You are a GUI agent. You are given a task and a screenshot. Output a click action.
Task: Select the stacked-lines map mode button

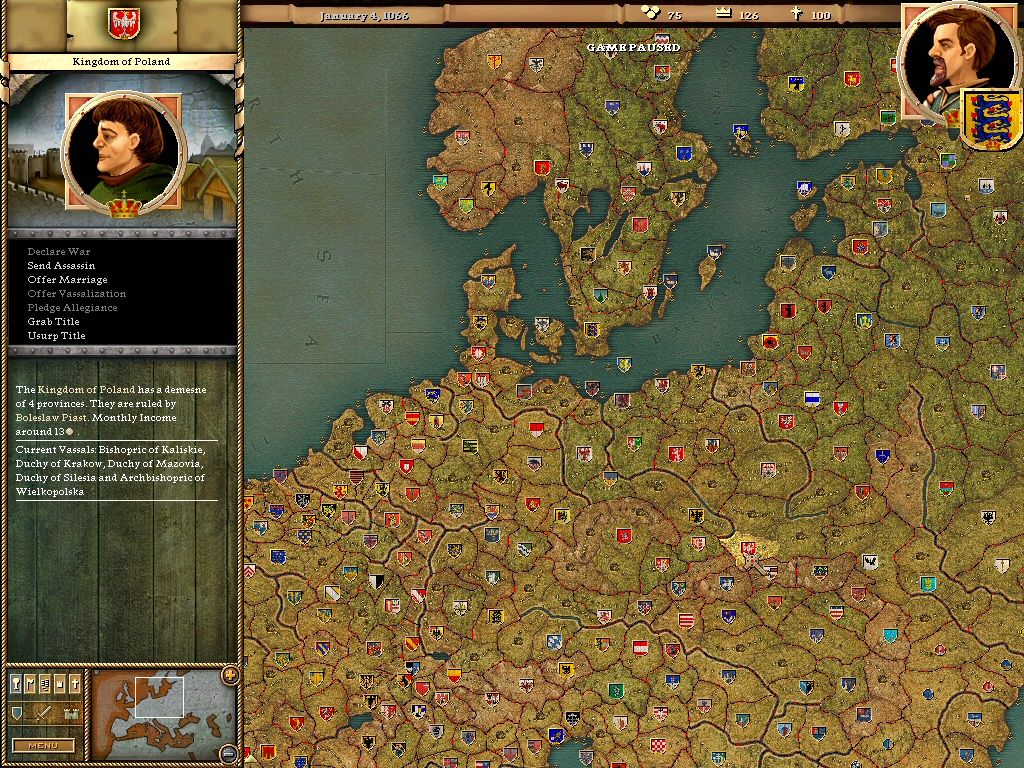45,684
